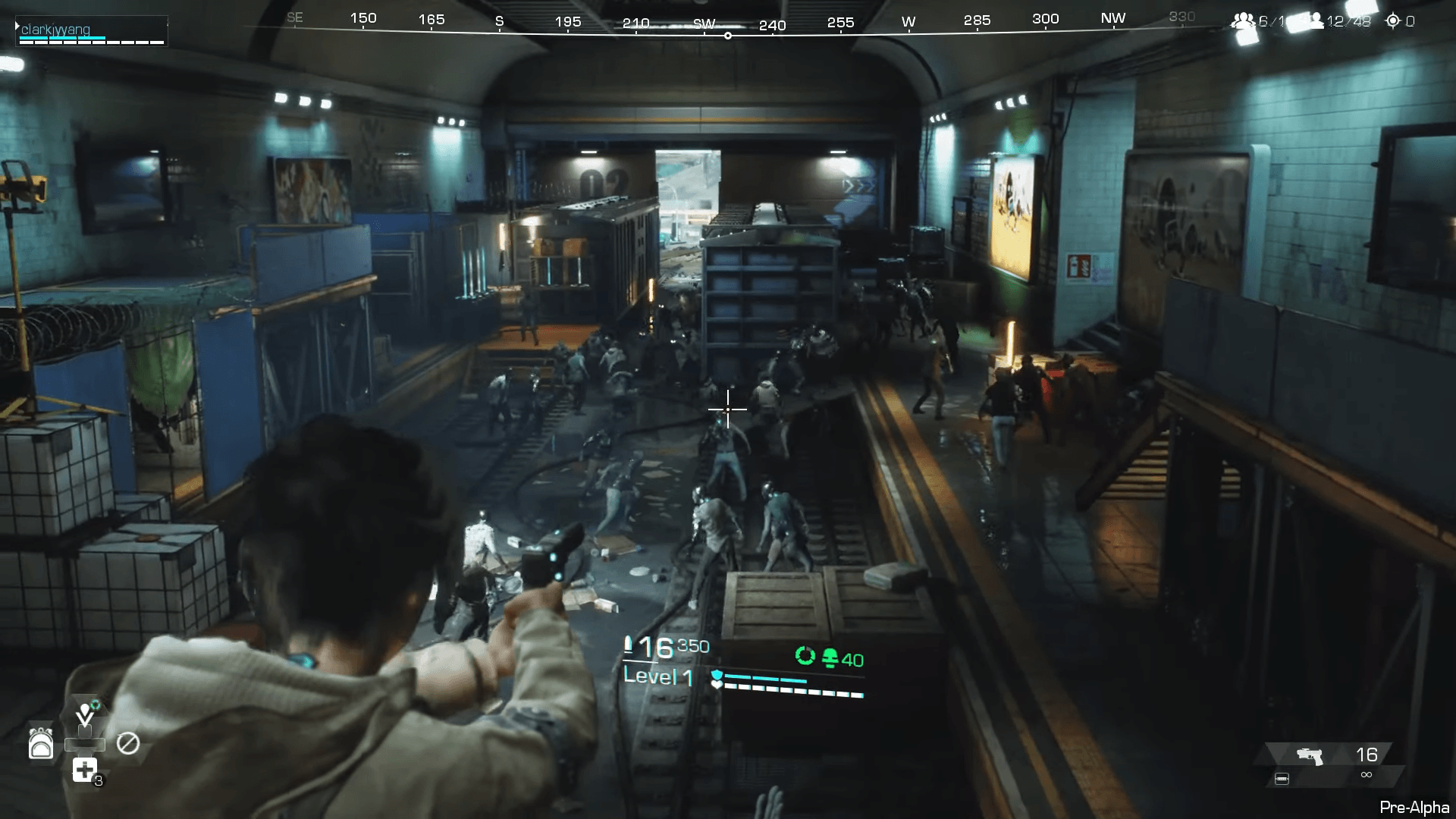This screenshot has height=819, width=1456.
Task: Click the empty crossed-circle item slot
Action: (127, 743)
